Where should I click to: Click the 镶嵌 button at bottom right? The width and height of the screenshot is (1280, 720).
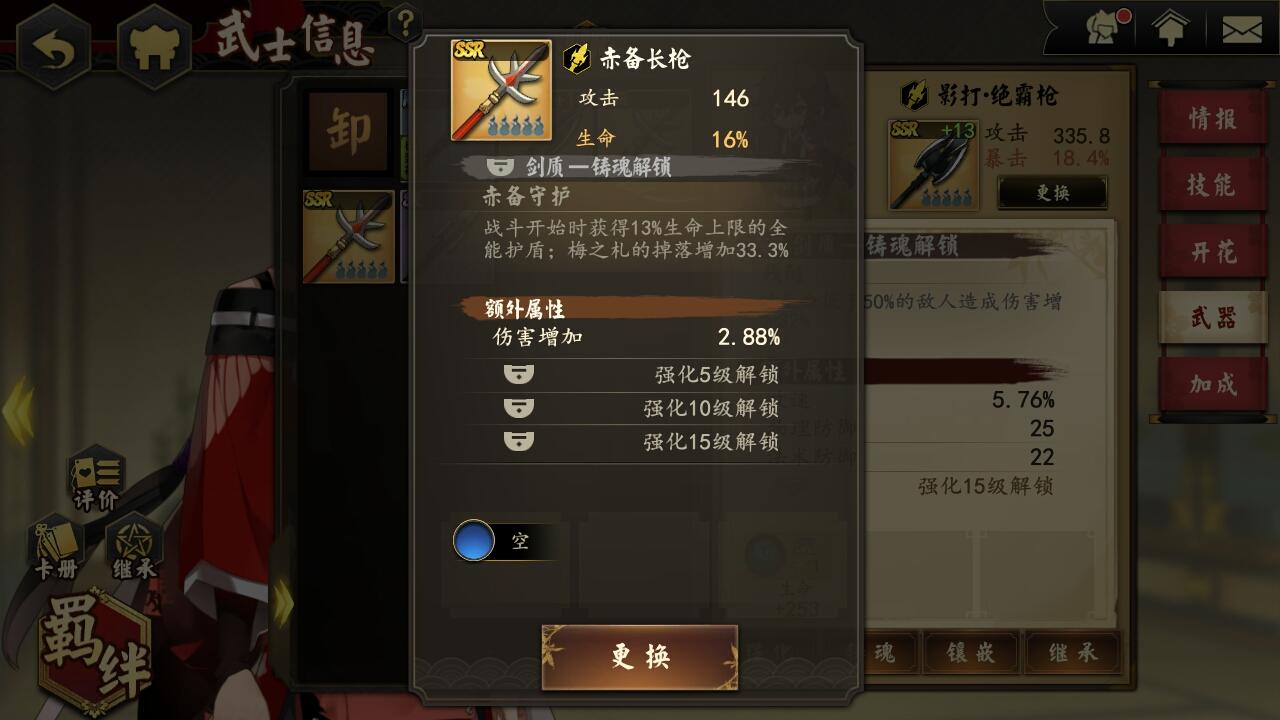[x=973, y=653]
